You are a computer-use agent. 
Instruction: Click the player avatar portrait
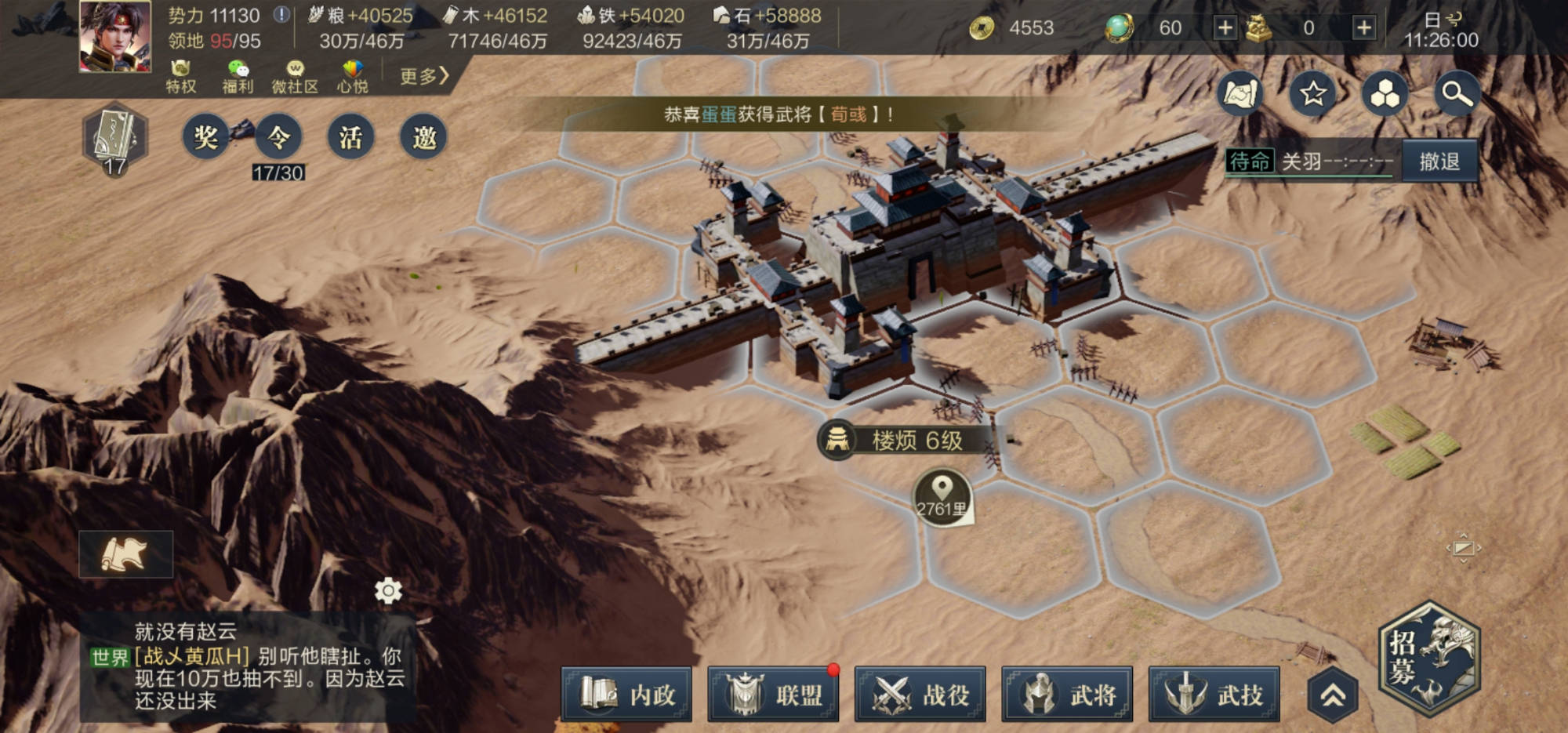pyautogui.click(x=115, y=37)
